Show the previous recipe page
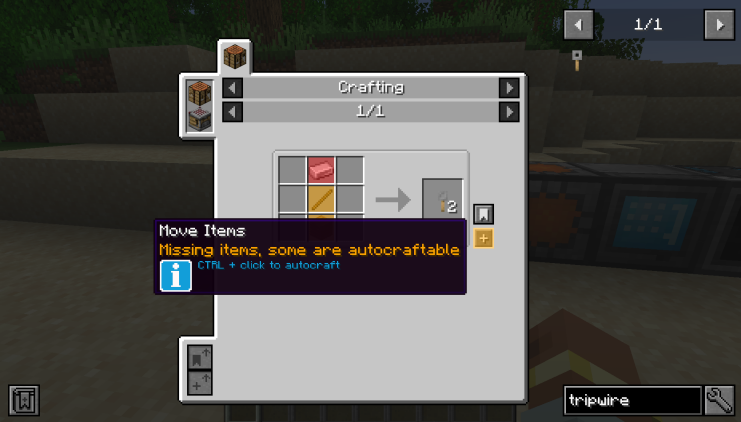 click(232, 111)
